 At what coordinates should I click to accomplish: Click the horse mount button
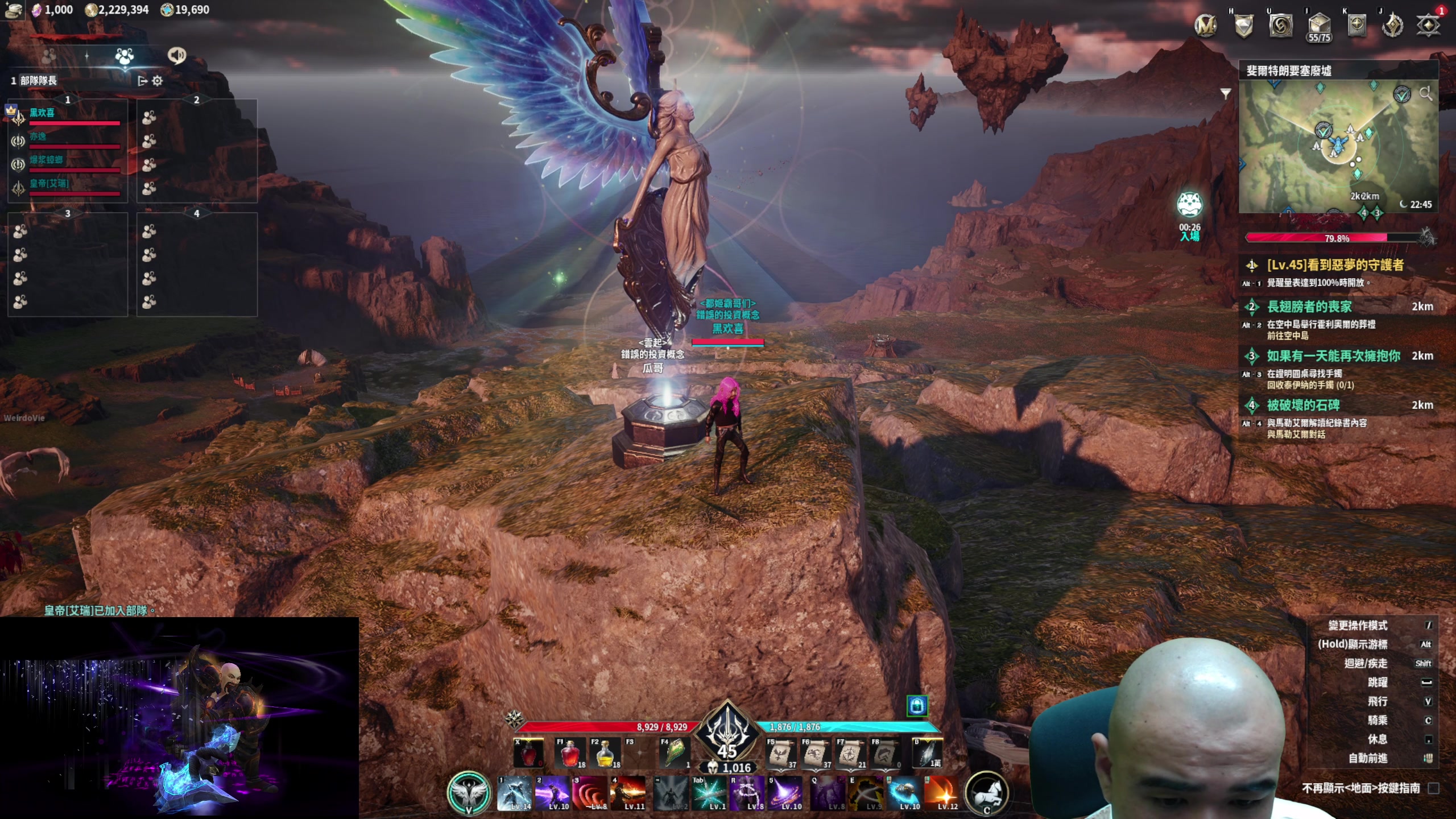click(987, 792)
